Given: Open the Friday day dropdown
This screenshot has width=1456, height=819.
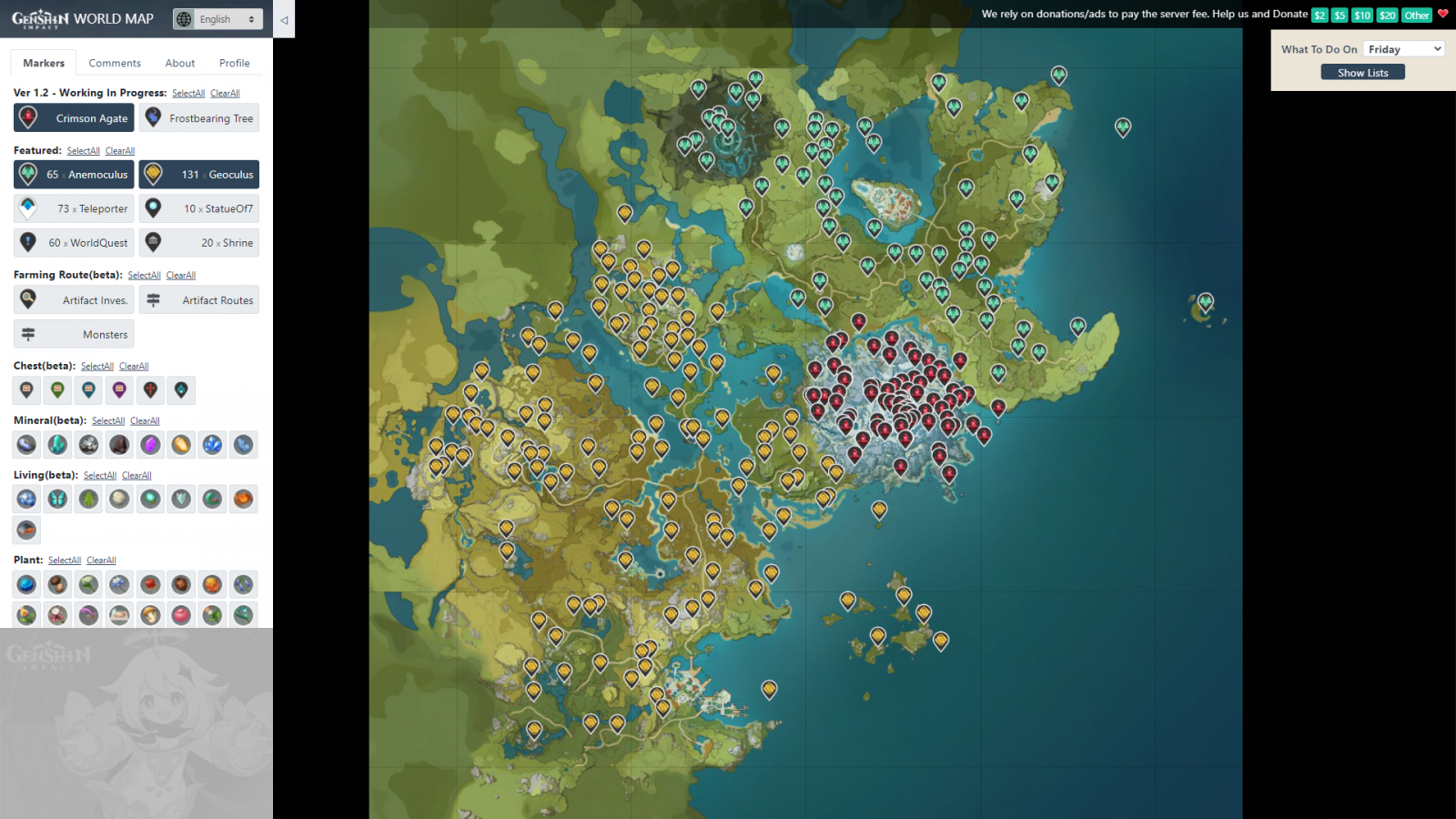Looking at the screenshot, I should pyautogui.click(x=1404, y=49).
